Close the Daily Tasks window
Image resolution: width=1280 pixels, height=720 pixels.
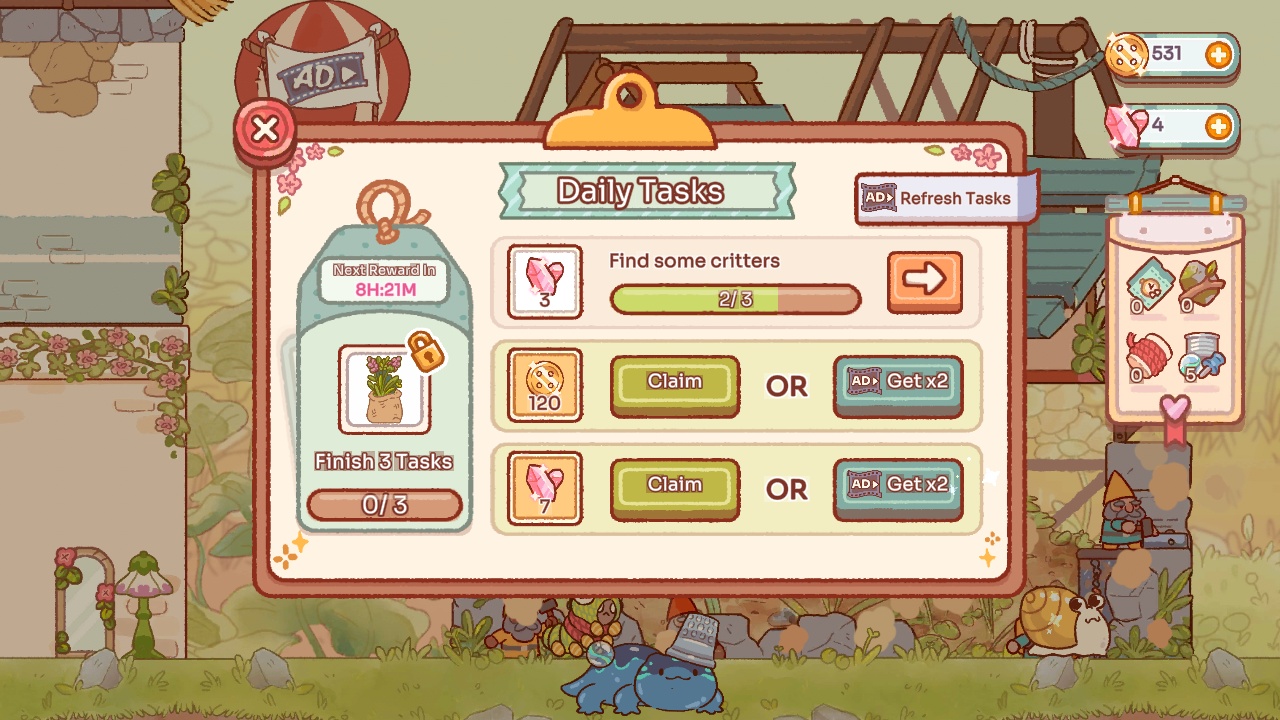click(x=265, y=130)
